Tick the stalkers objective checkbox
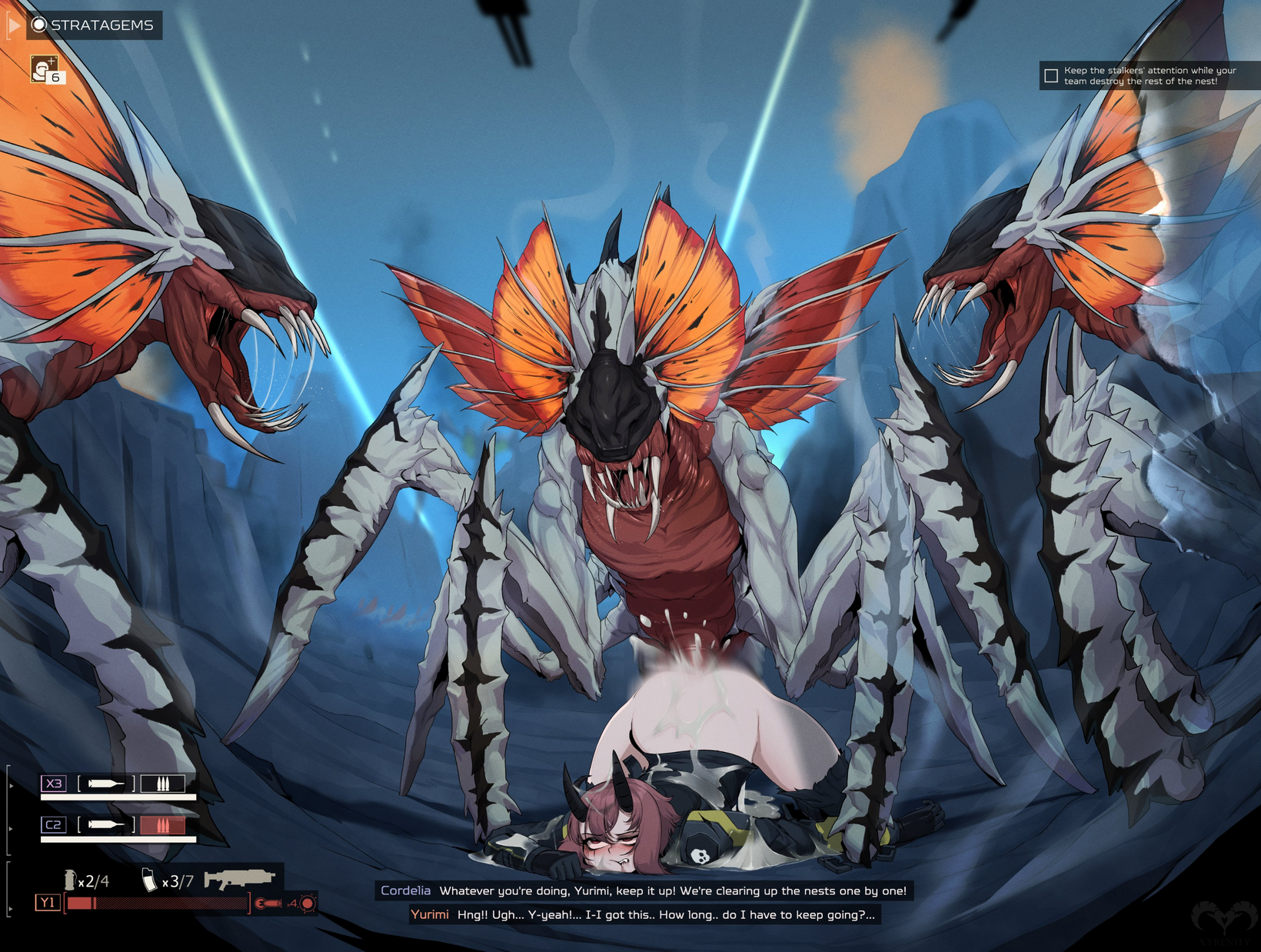The image size is (1261, 952). click(1051, 75)
